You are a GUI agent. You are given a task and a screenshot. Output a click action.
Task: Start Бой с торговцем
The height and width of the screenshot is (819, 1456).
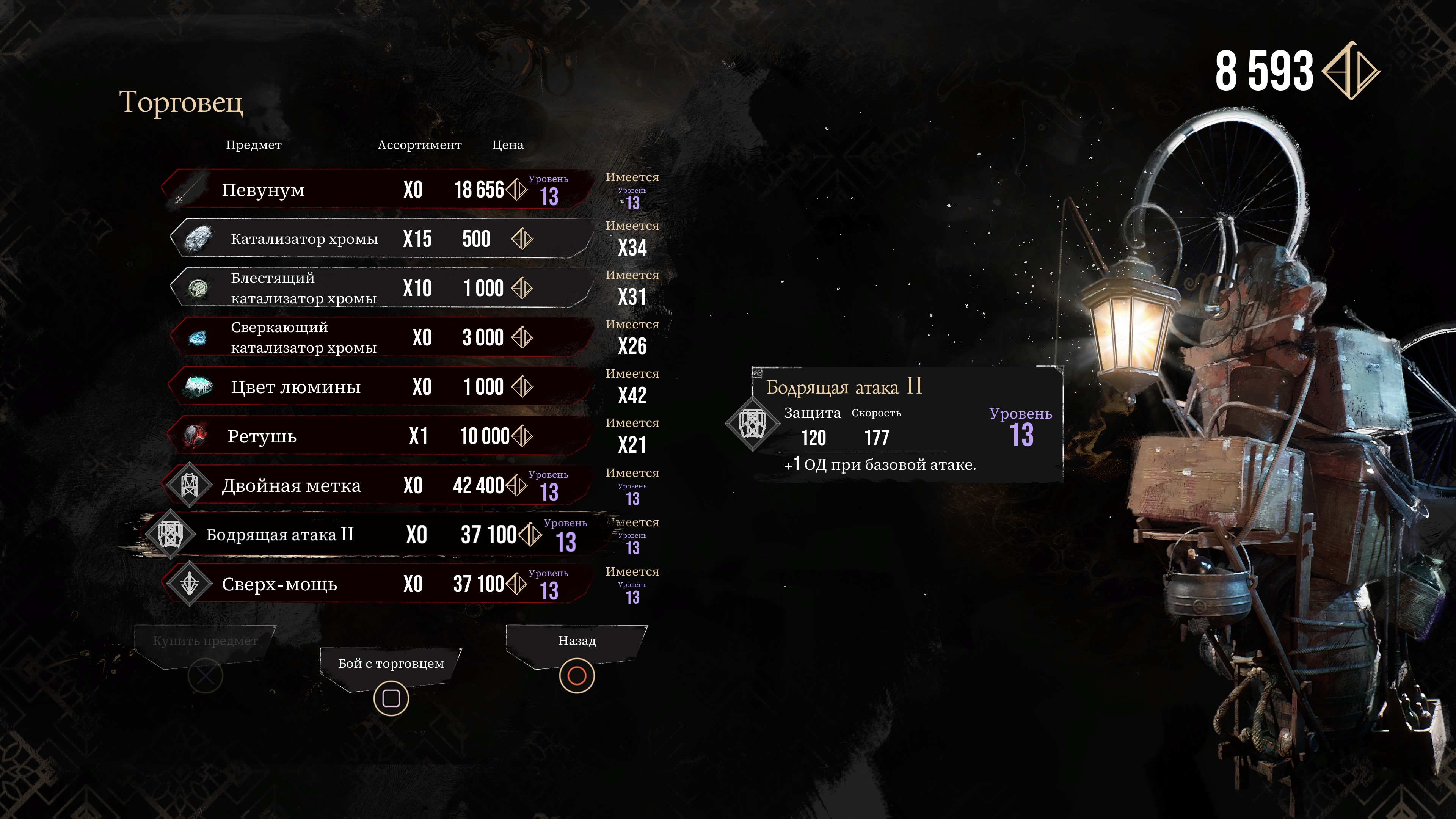click(x=391, y=664)
